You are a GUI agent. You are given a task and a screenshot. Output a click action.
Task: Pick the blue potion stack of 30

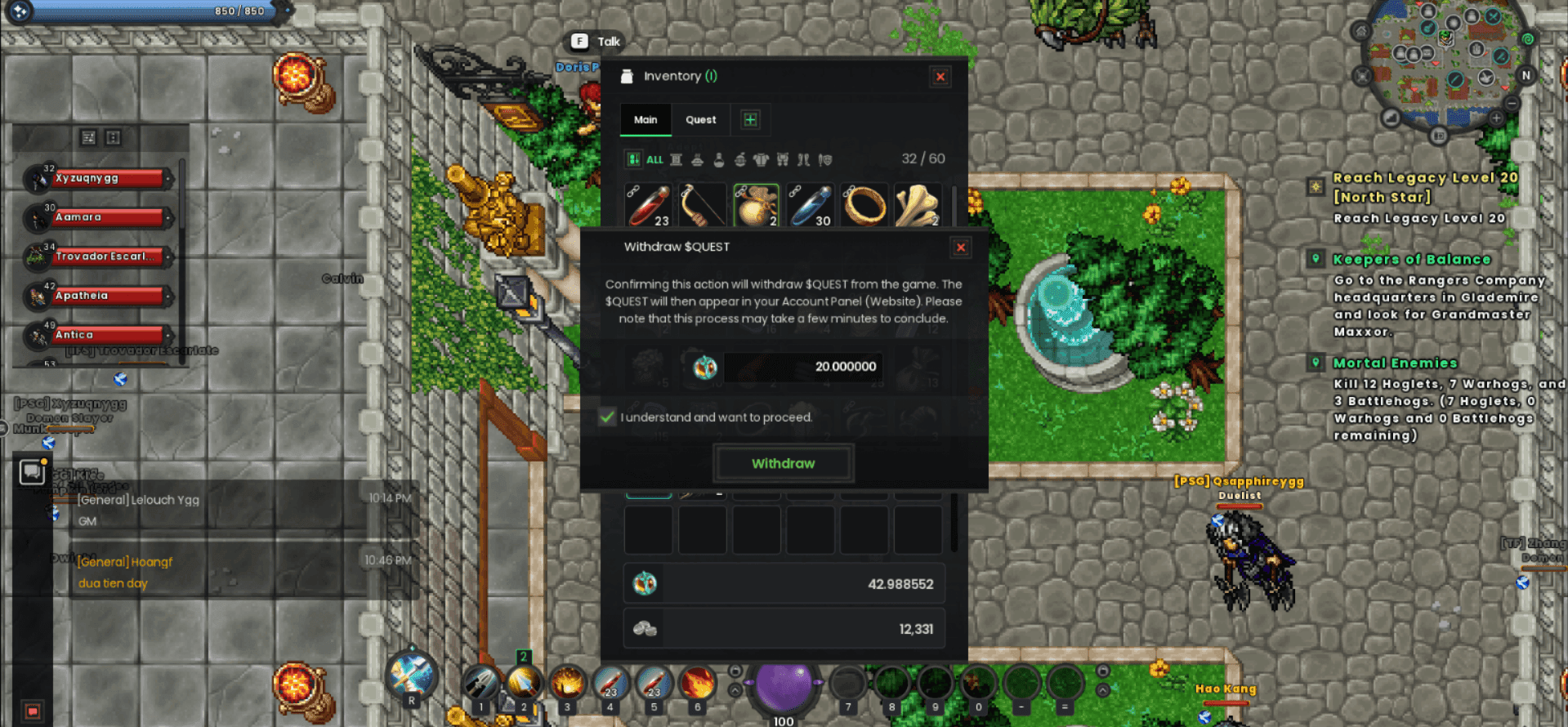810,204
